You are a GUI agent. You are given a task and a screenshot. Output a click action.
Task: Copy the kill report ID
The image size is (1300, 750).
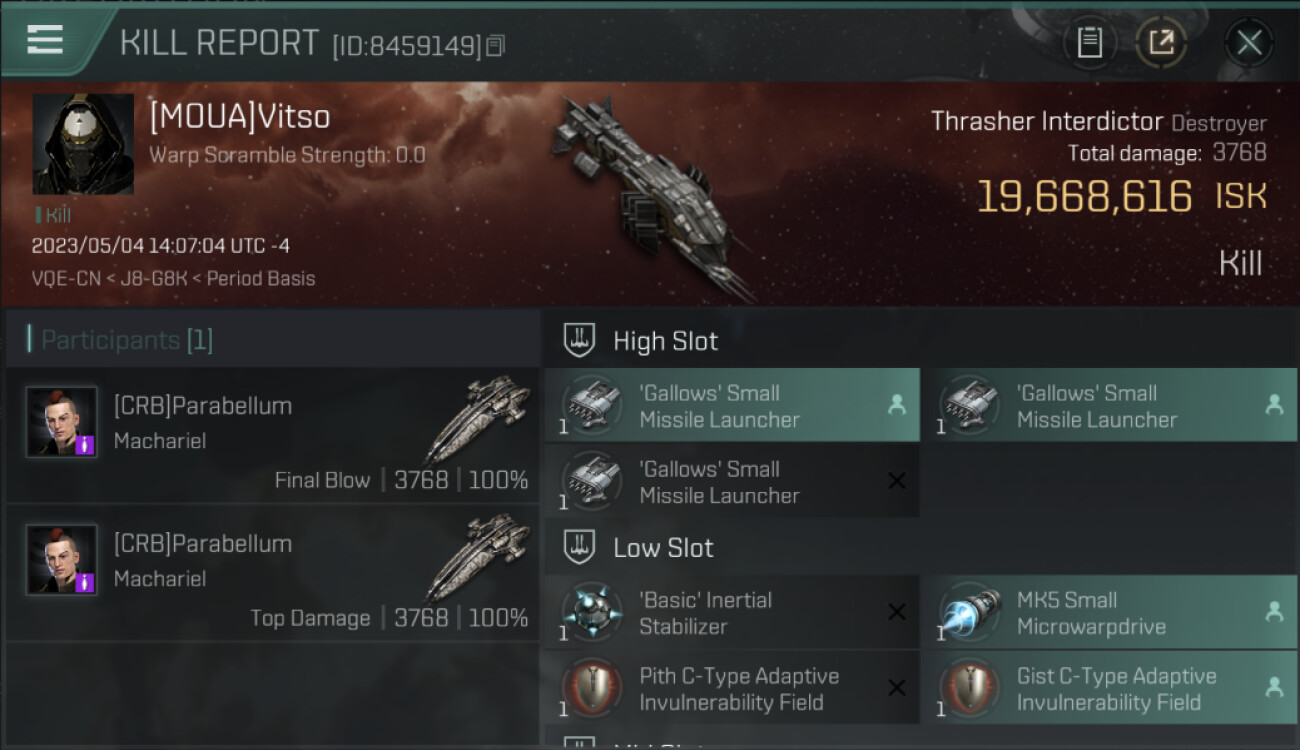click(496, 45)
